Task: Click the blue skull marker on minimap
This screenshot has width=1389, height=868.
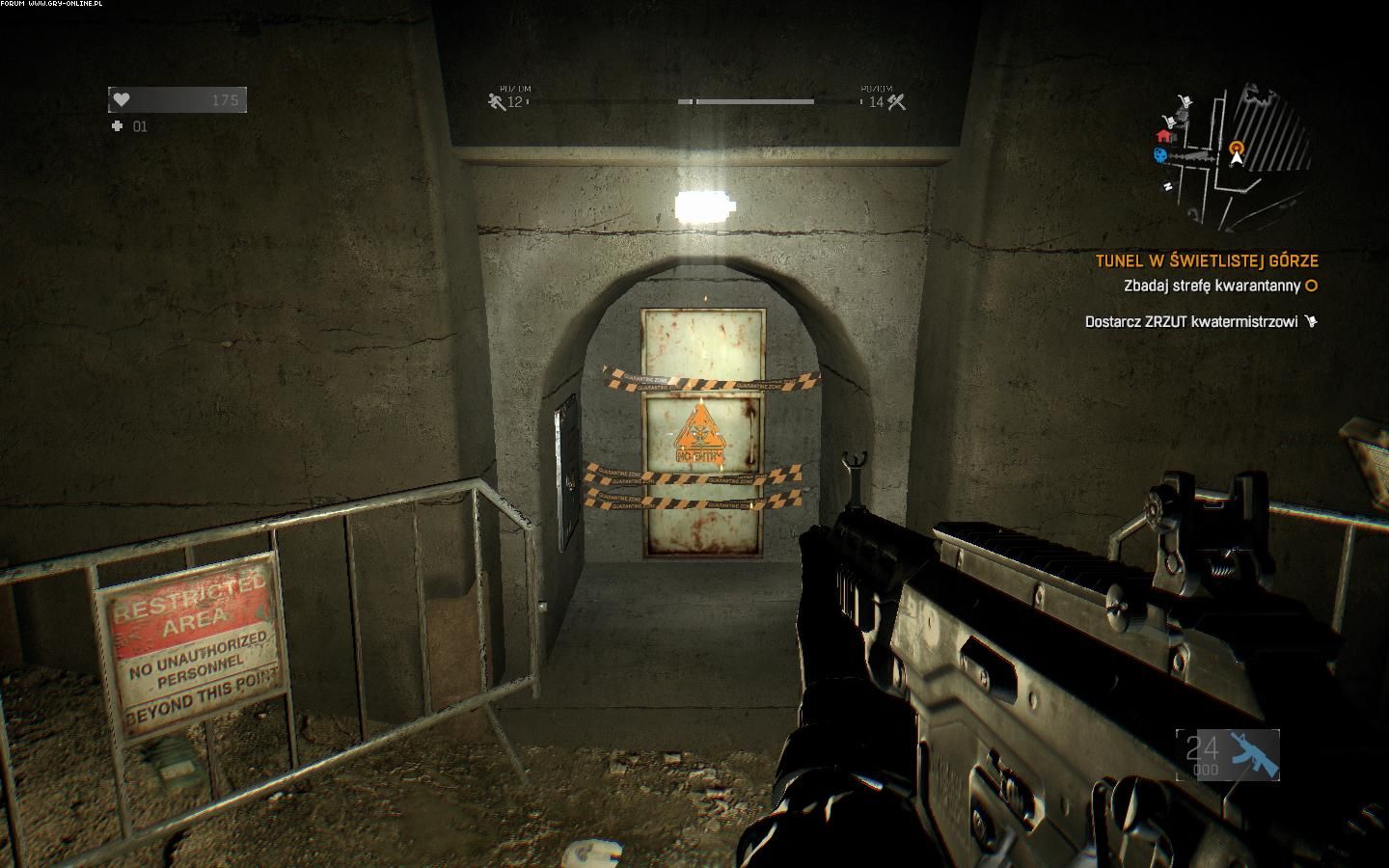Action: pos(1158,155)
